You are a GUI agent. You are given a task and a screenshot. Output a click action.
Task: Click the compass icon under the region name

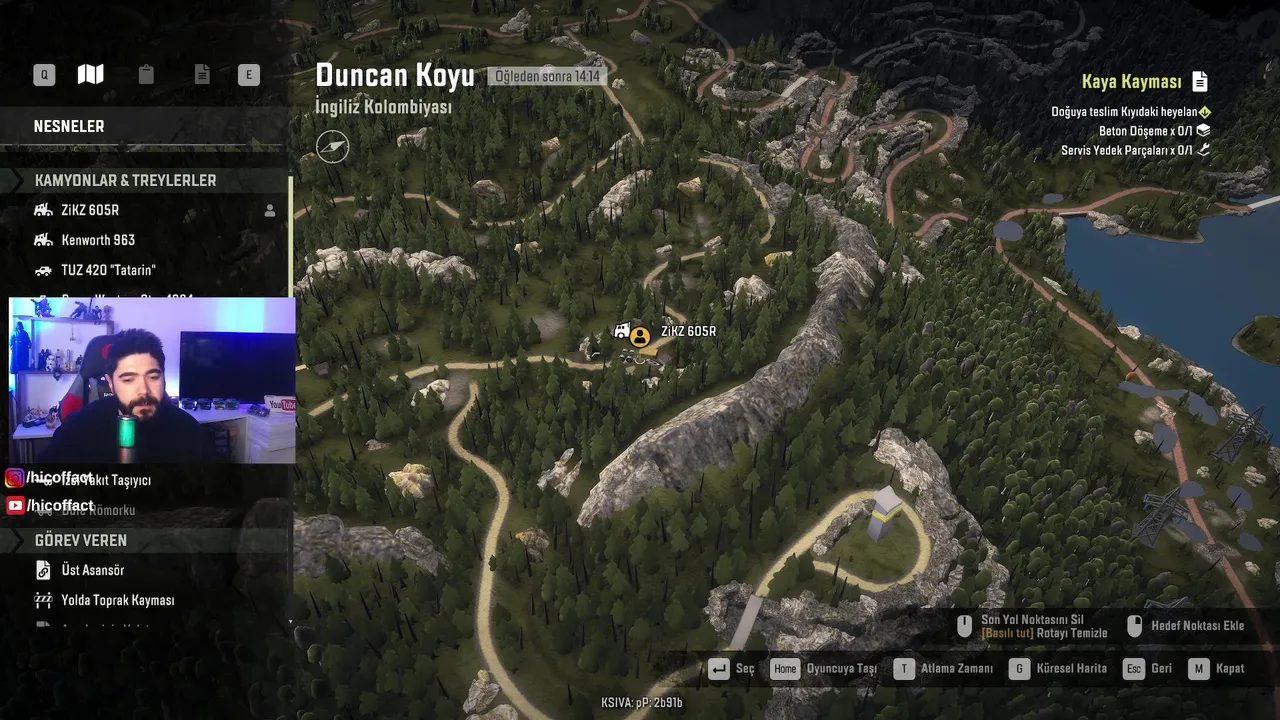(x=333, y=146)
